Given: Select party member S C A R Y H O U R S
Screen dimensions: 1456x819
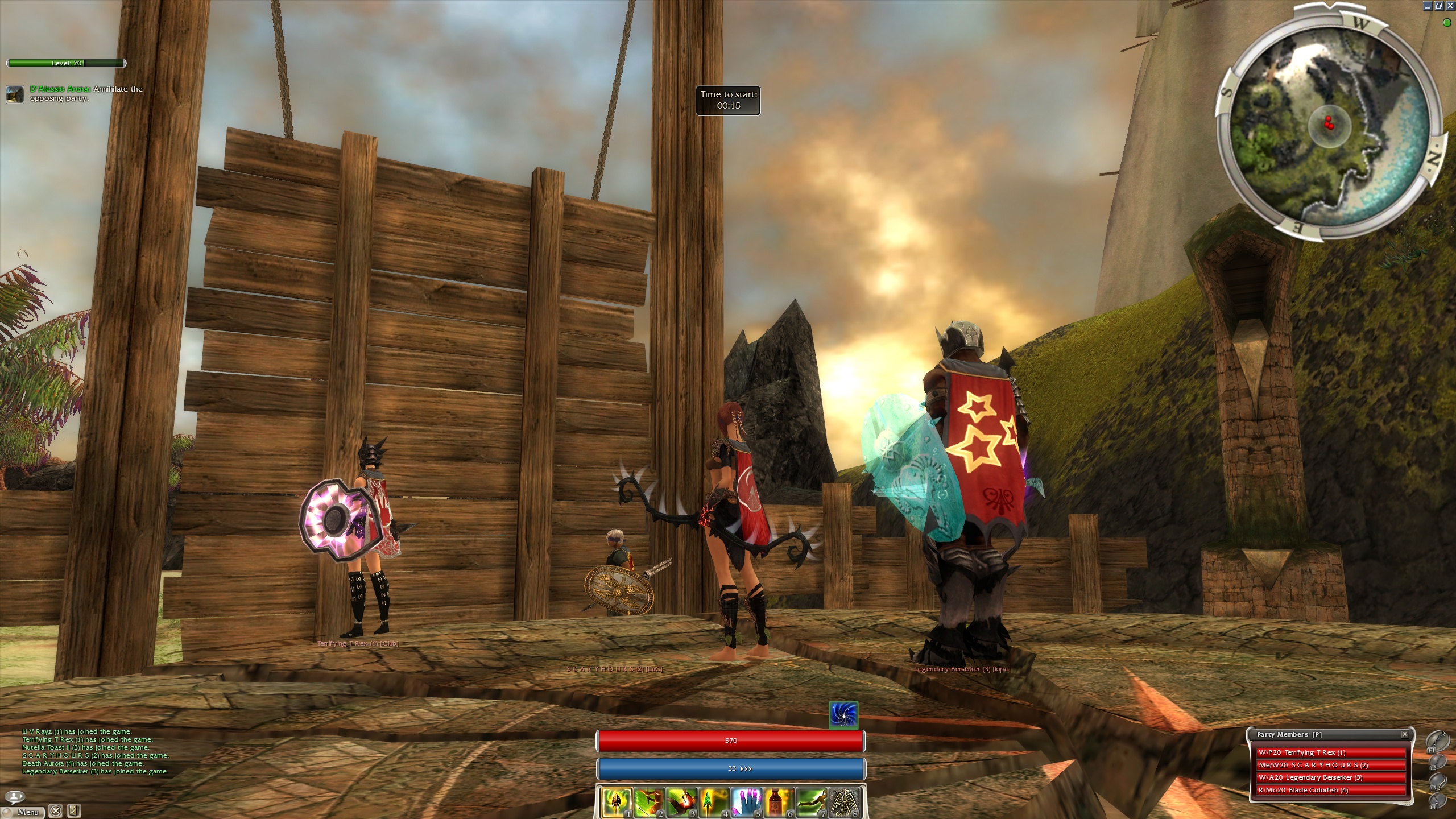Looking at the screenshot, I should [1330, 765].
